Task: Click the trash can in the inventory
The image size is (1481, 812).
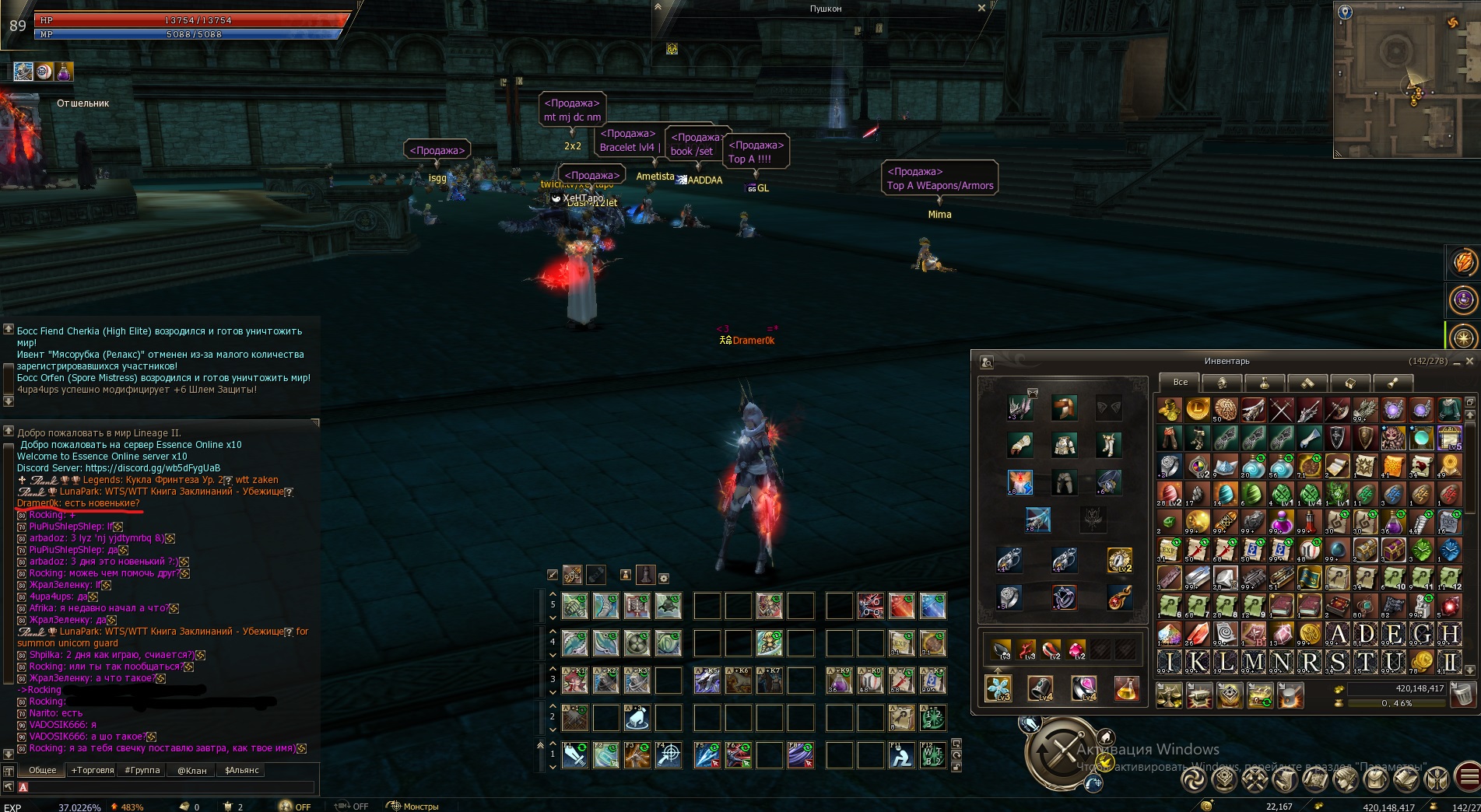Action: [1464, 694]
